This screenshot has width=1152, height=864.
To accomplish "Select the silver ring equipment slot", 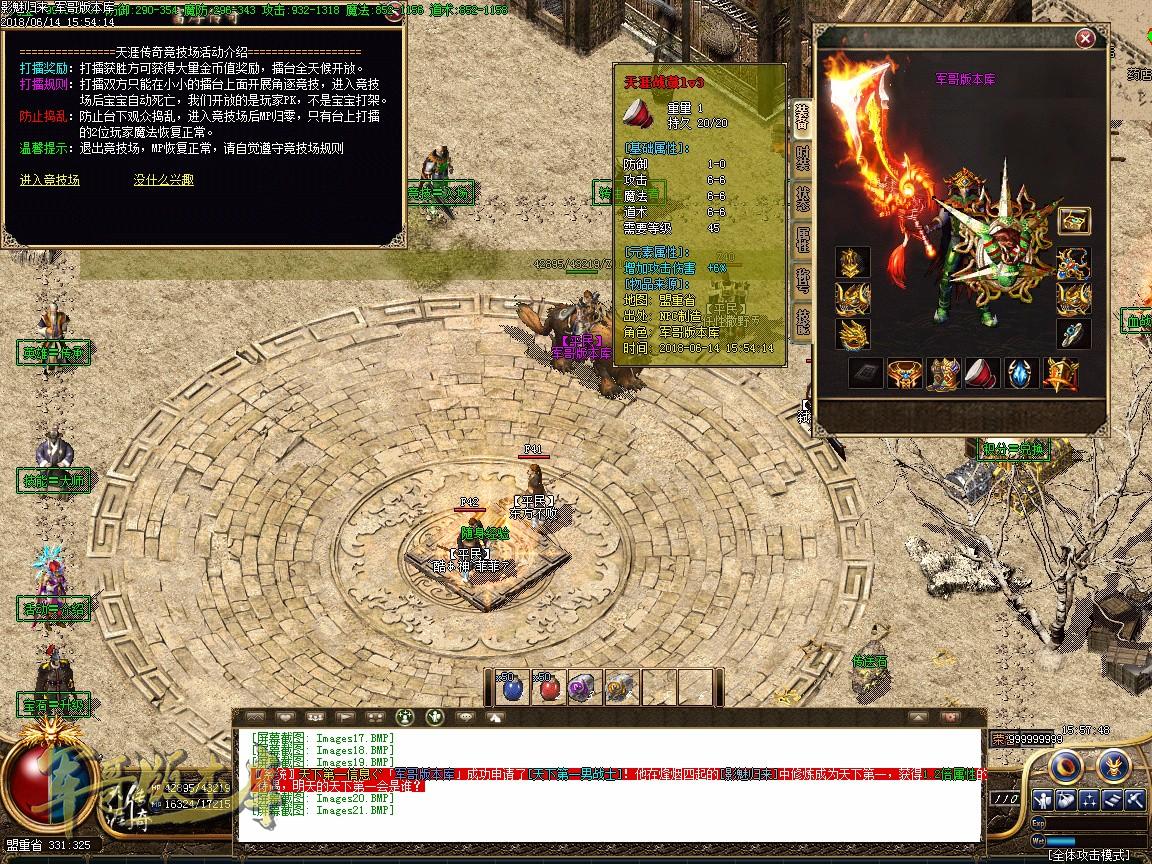I will click(1073, 334).
